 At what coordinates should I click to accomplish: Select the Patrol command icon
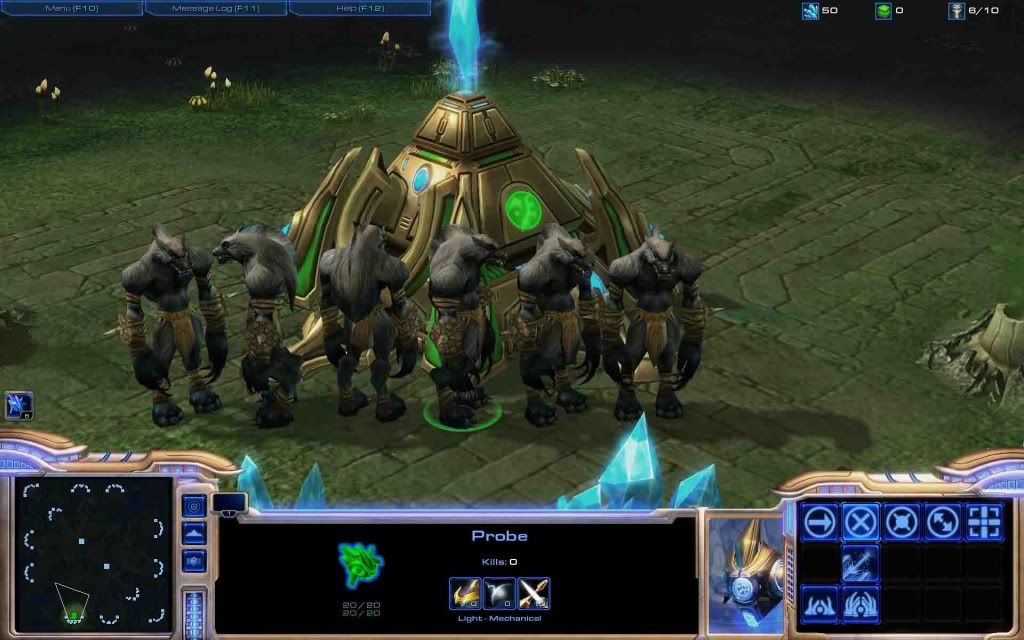[943, 521]
